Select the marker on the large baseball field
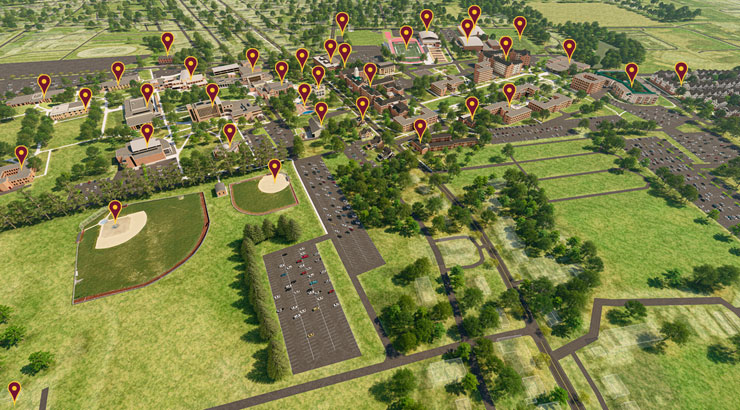This screenshot has width=740, height=410. point(115,209)
